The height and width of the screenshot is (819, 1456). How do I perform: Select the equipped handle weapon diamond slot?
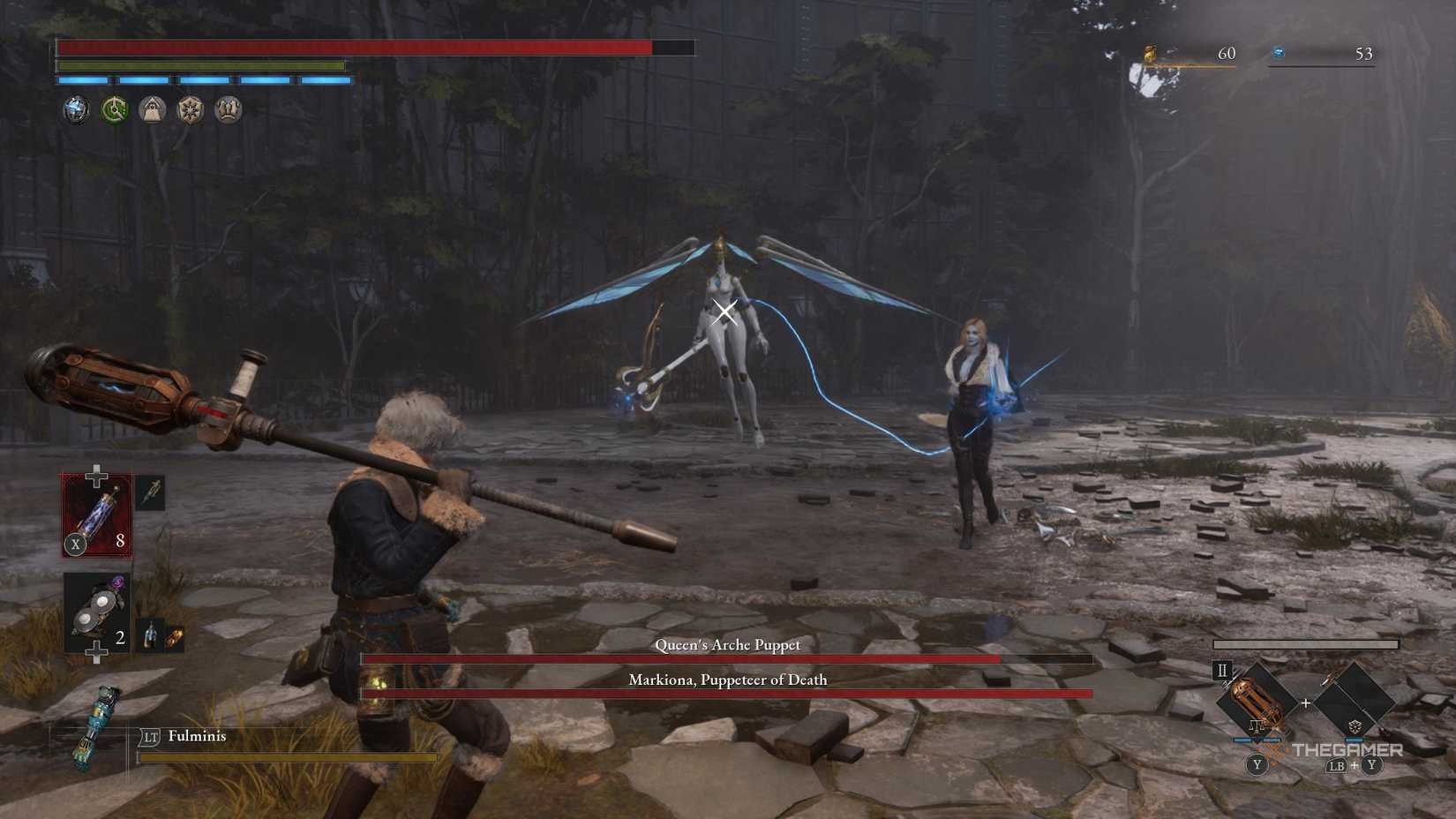[x=1257, y=702]
